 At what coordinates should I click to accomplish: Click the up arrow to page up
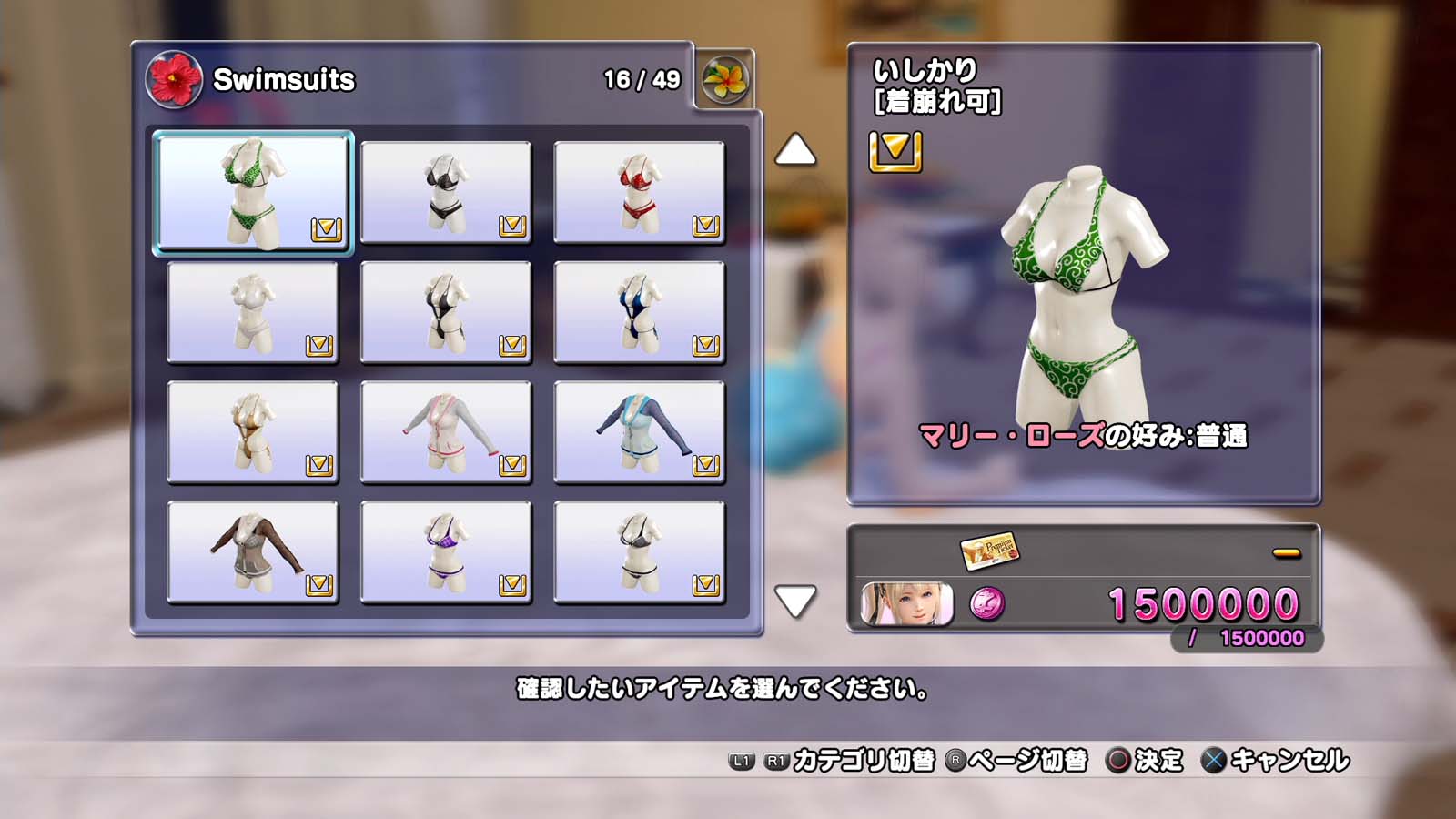794,150
